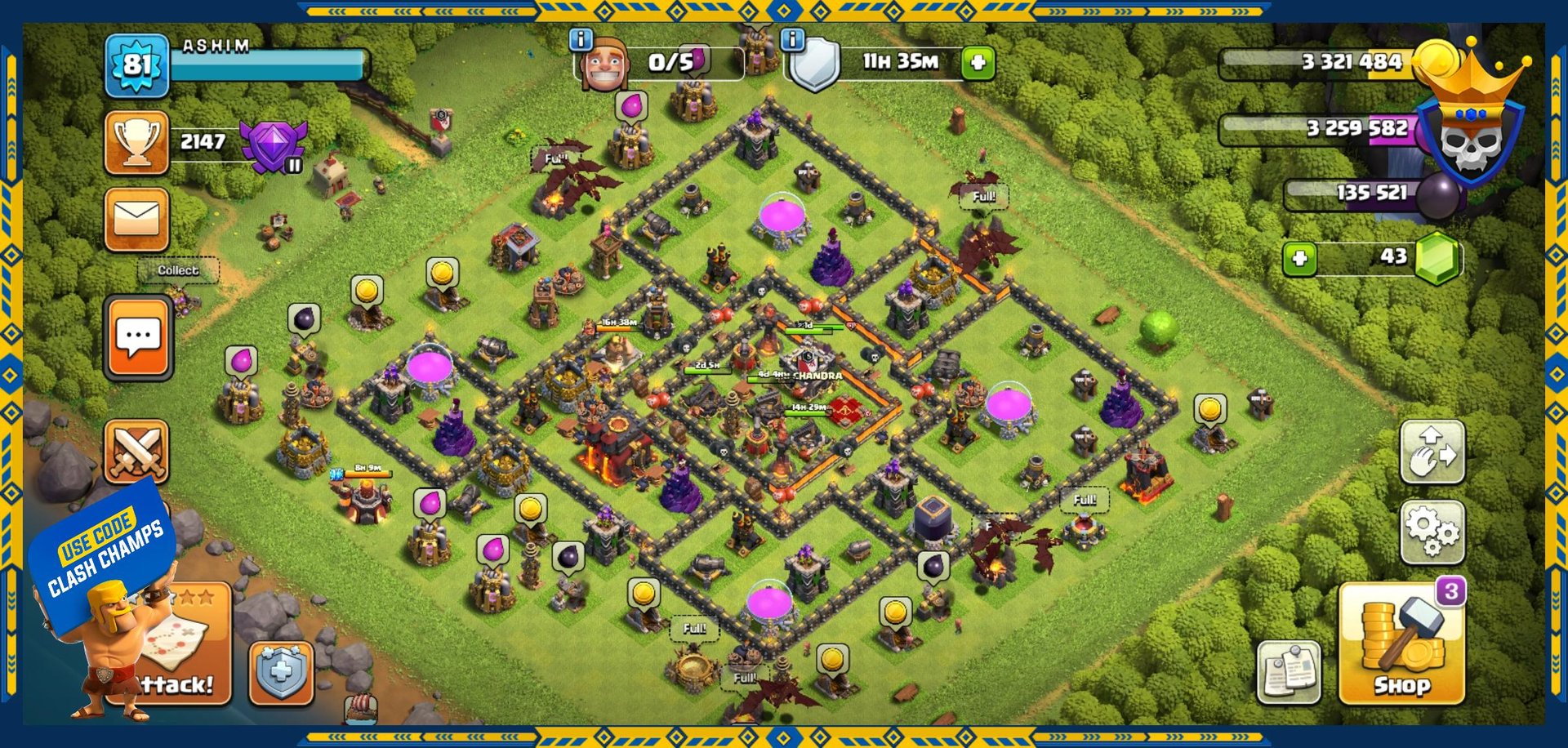
Task: Open the Shop
Action: [x=1401, y=647]
